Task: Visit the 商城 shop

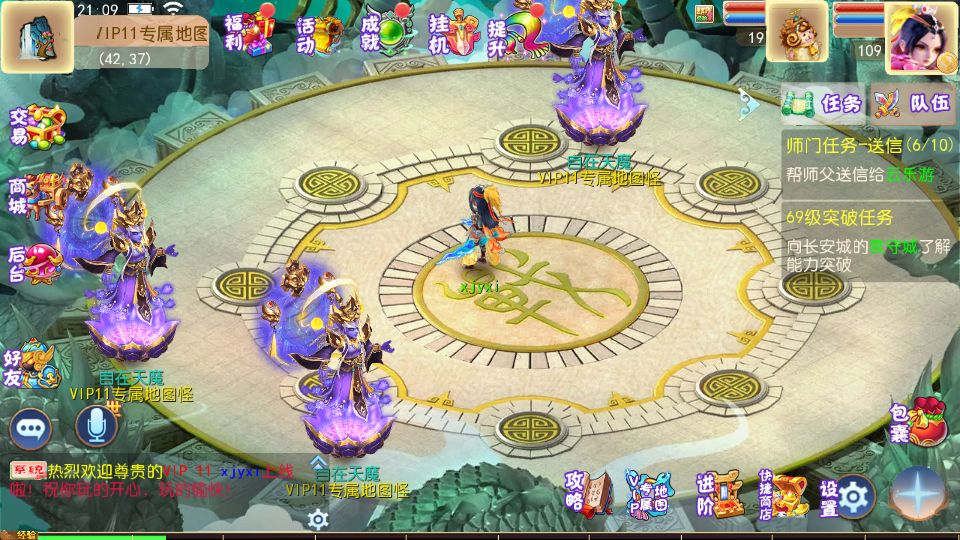Action: point(36,194)
